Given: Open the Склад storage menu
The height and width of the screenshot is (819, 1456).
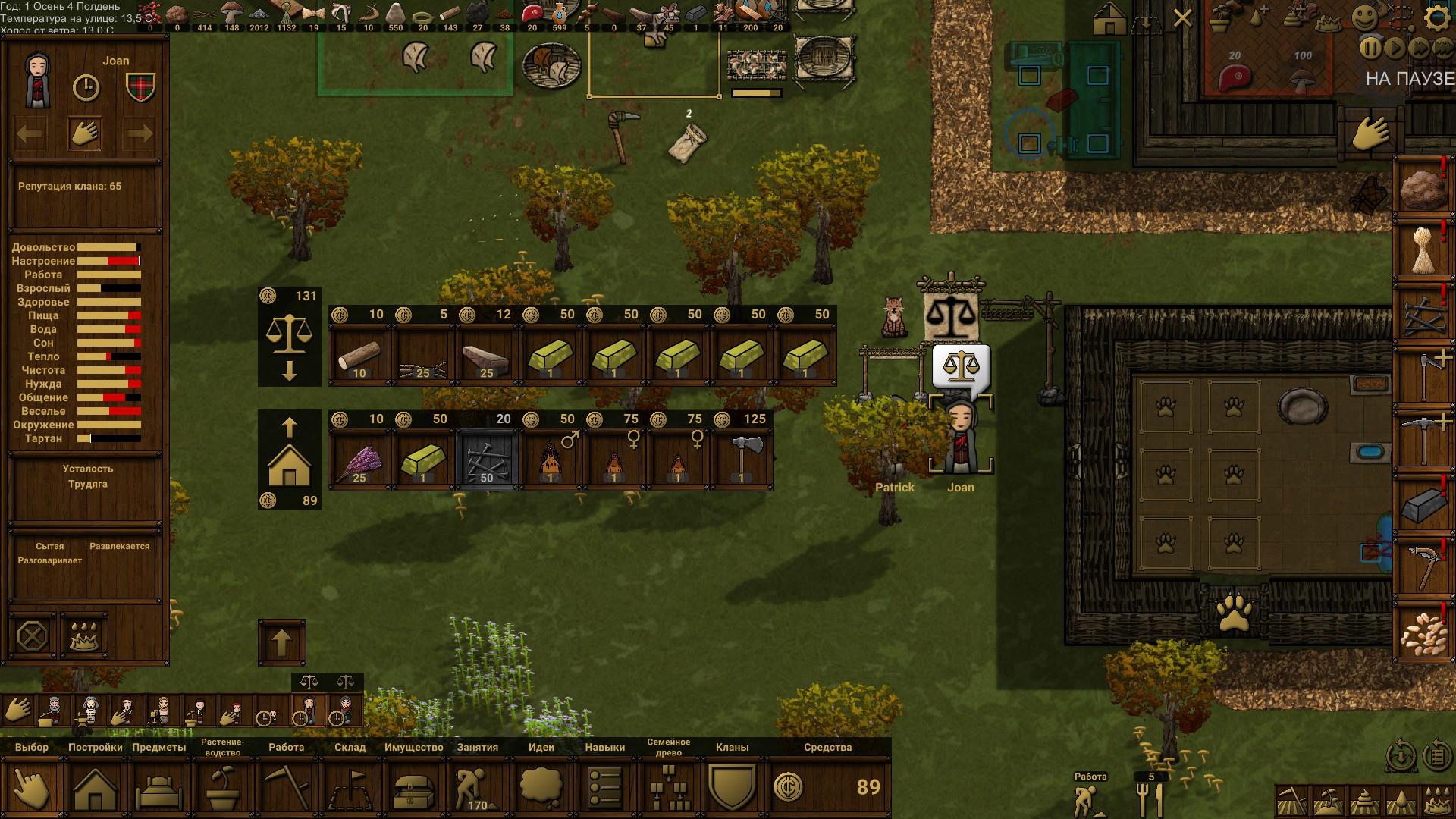Looking at the screenshot, I should (x=350, y=789).
